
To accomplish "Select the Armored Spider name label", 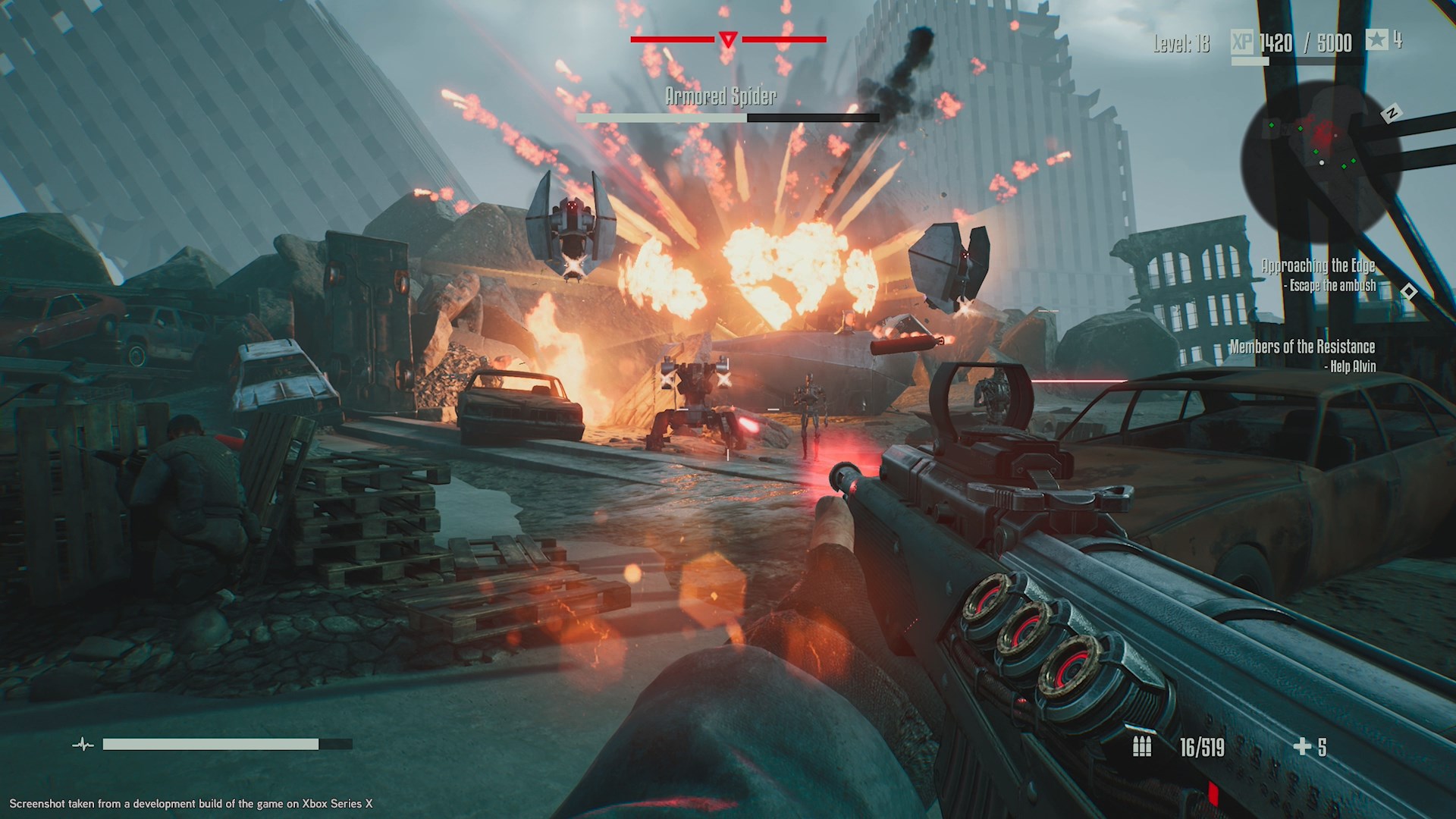I will tap(720, 96).
